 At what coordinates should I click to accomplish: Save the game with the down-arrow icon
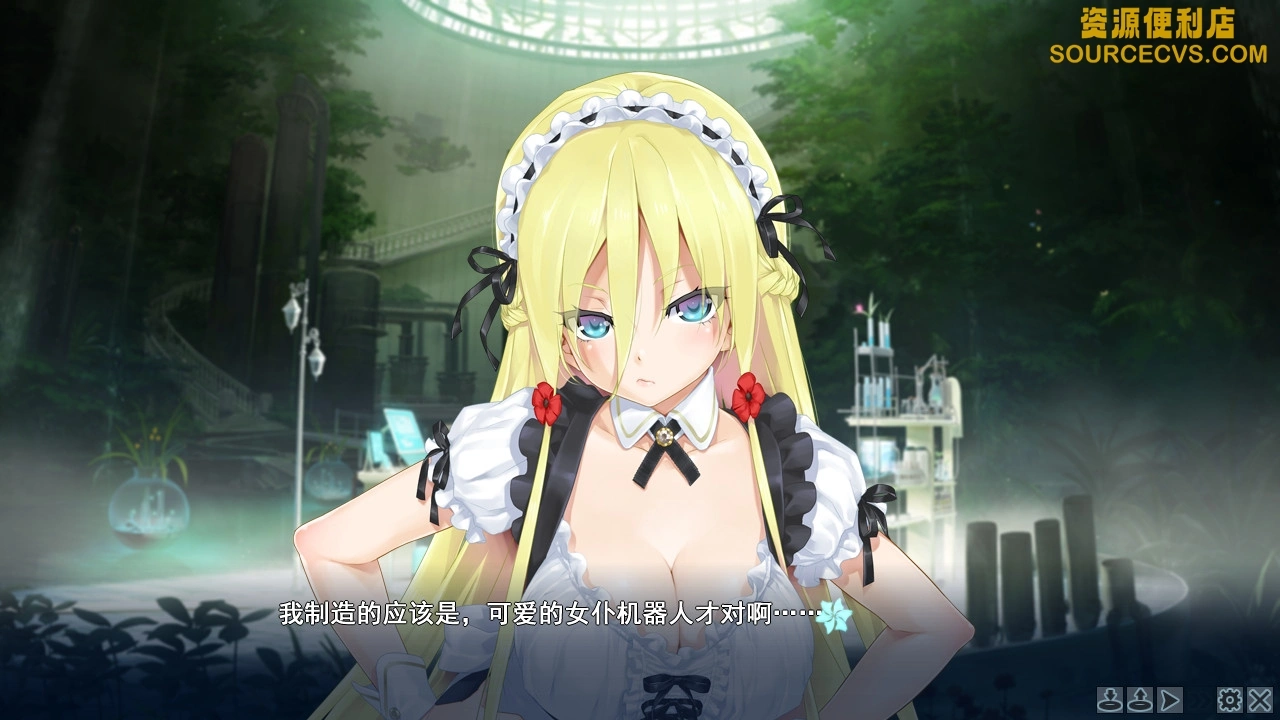pyautogui.click(x=1110, y=699)
